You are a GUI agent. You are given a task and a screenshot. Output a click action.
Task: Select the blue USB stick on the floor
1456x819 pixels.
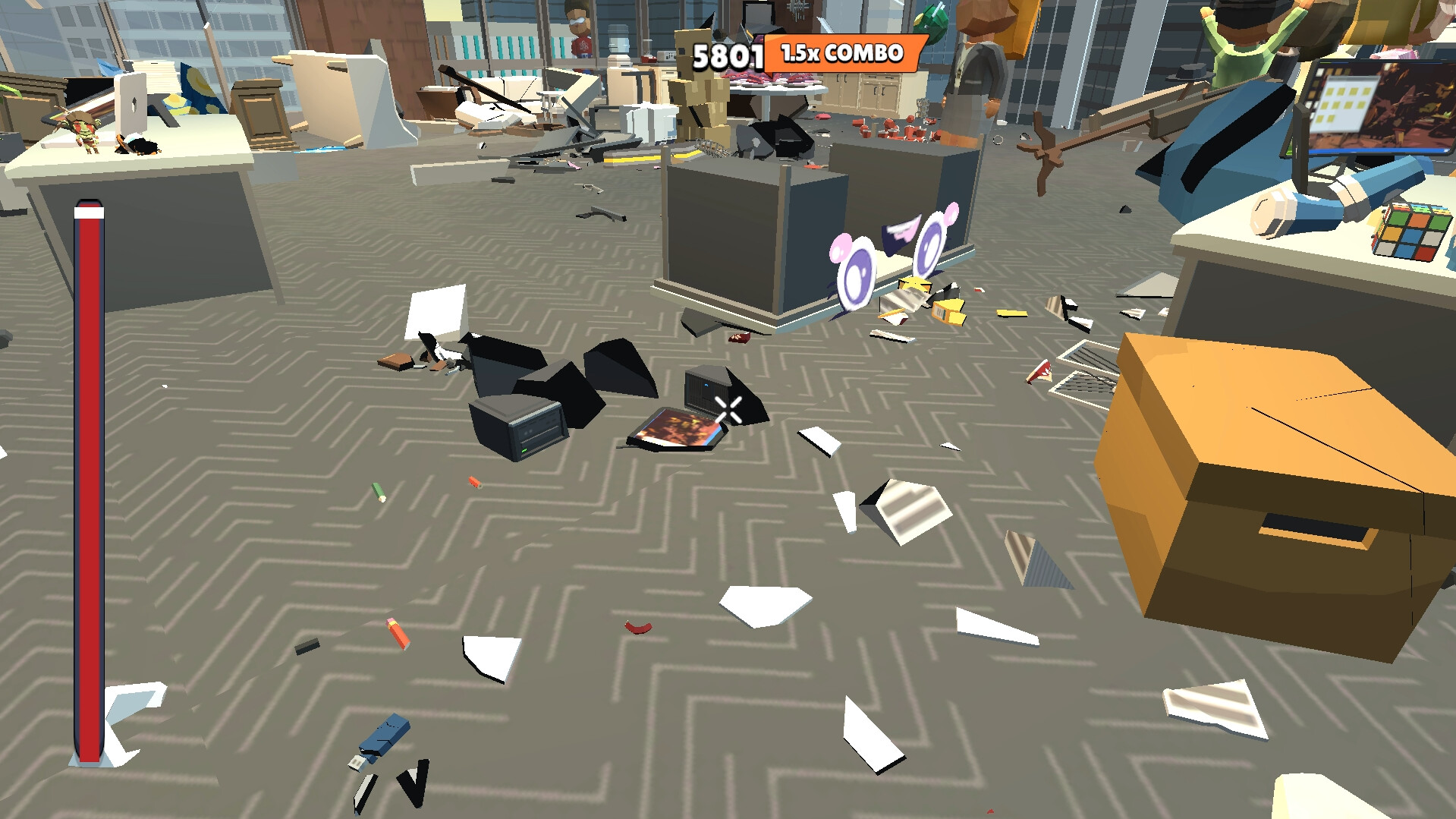(383, 735)
